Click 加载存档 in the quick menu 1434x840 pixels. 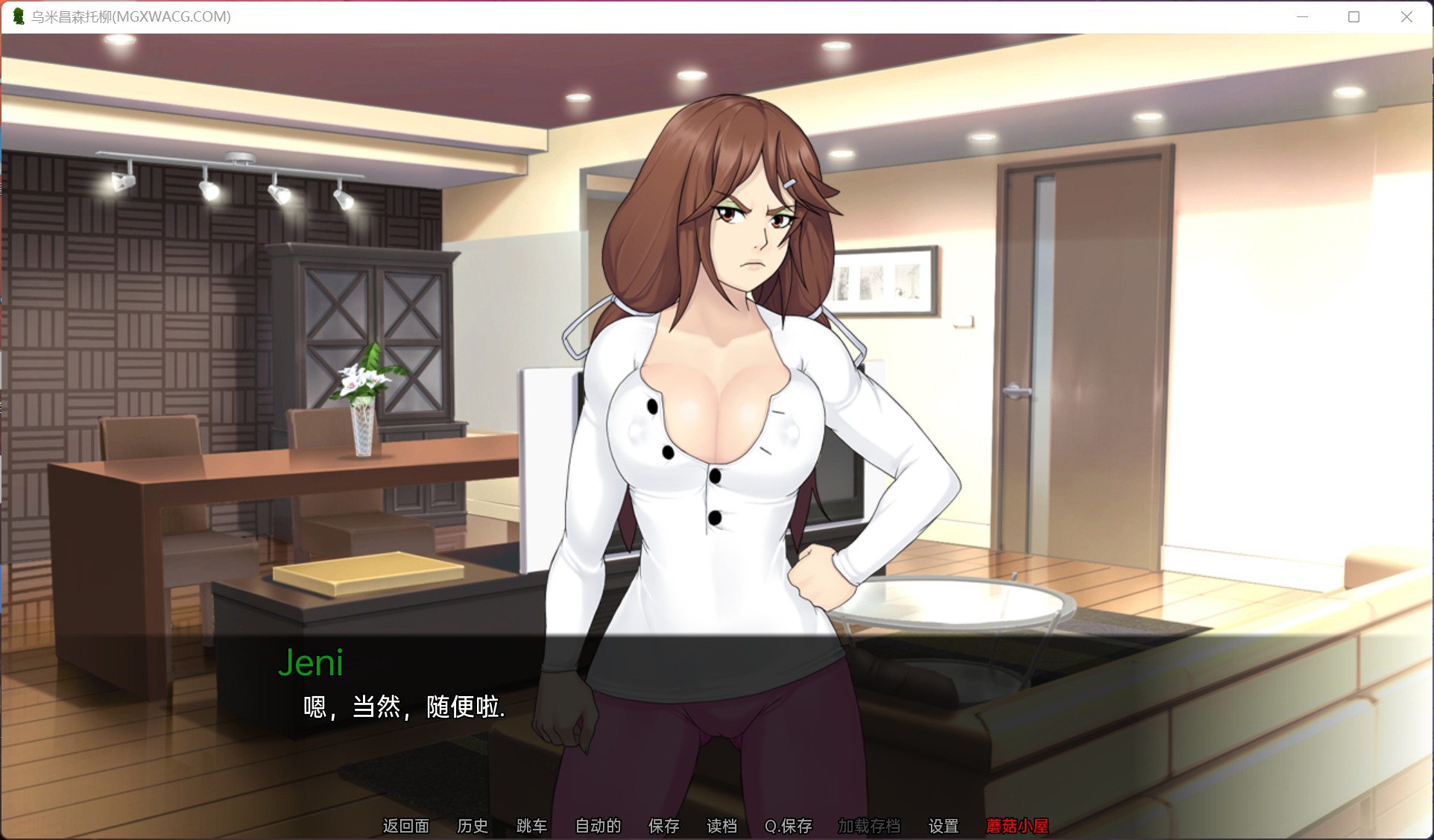coord(871,826)
